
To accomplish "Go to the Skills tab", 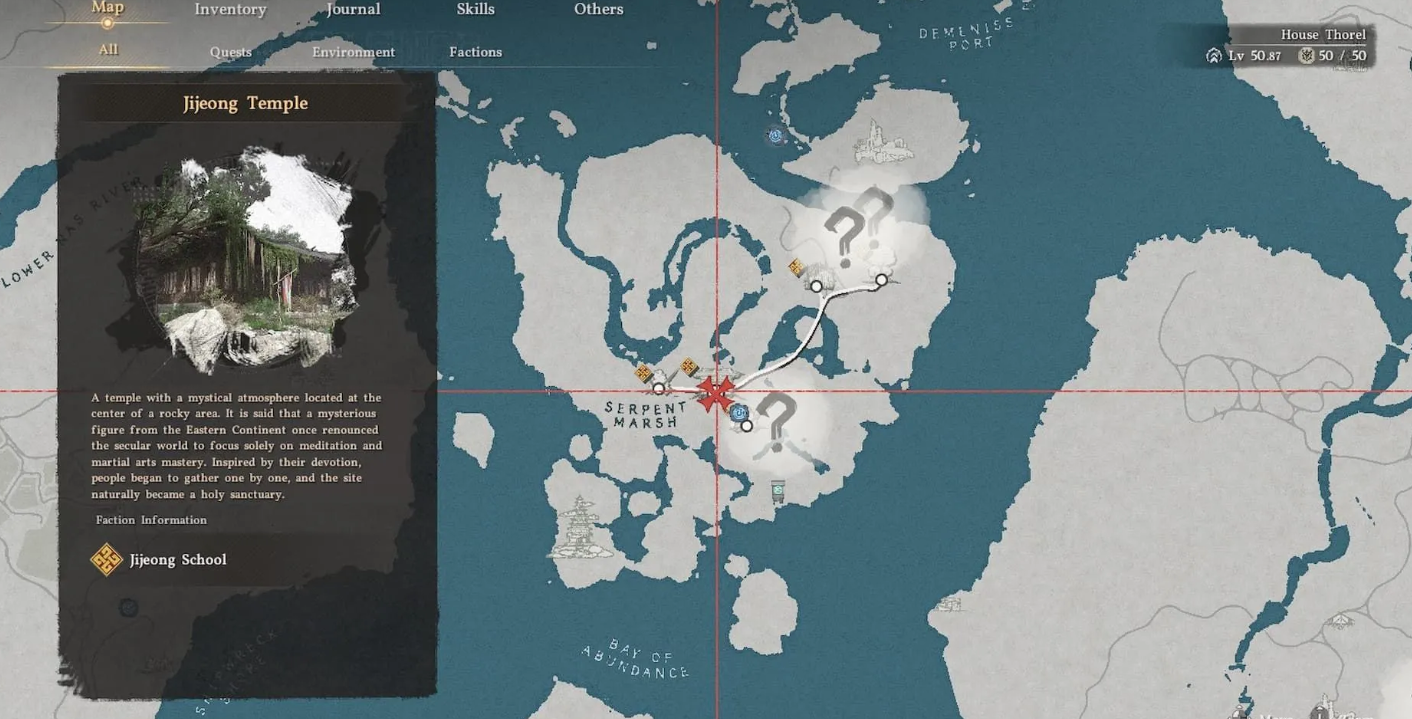I will pyautogui.click(x=475, y=10).
